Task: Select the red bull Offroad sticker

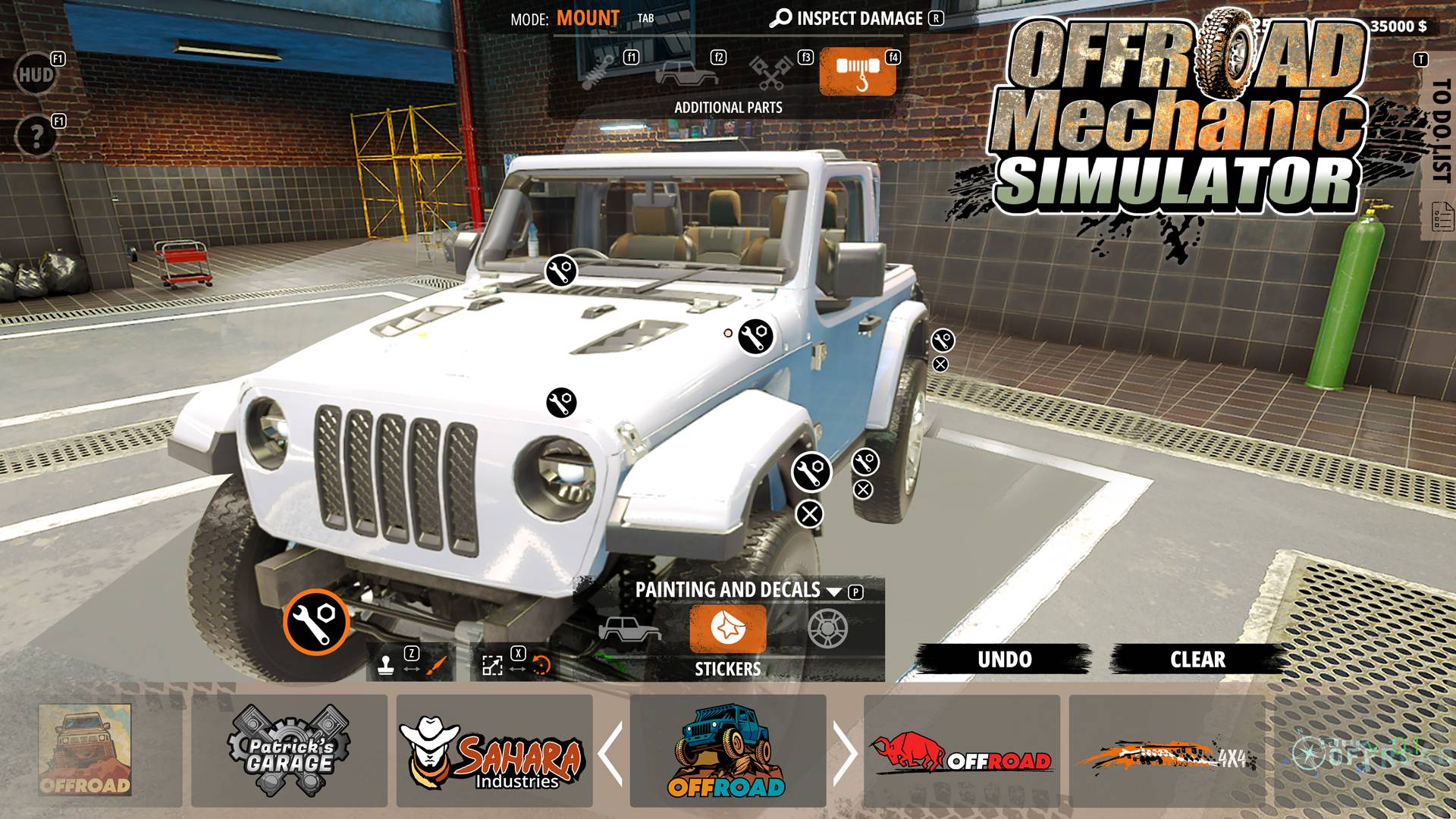Action: pos(962,751)
